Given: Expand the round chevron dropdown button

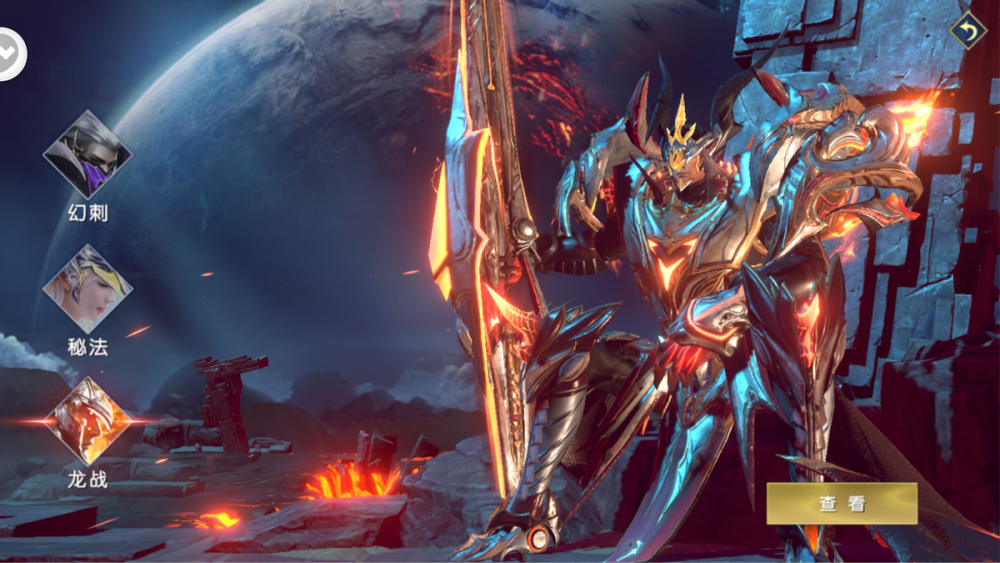Looking at the screenshot, I should coord(10,53).
